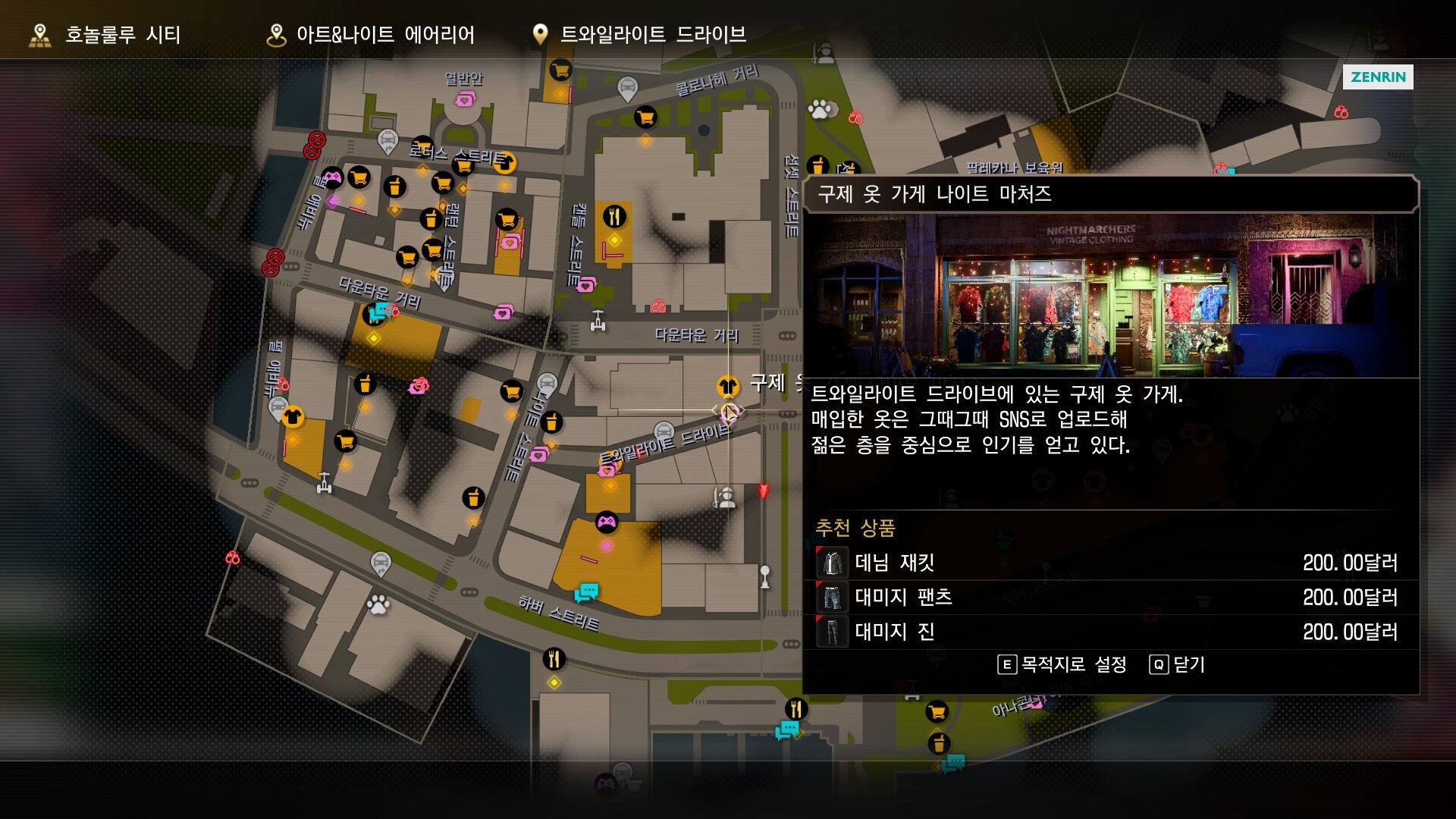Close the shop info panel (닫기)
This screenshot has width=1456, height=819.
(1178, 665)
